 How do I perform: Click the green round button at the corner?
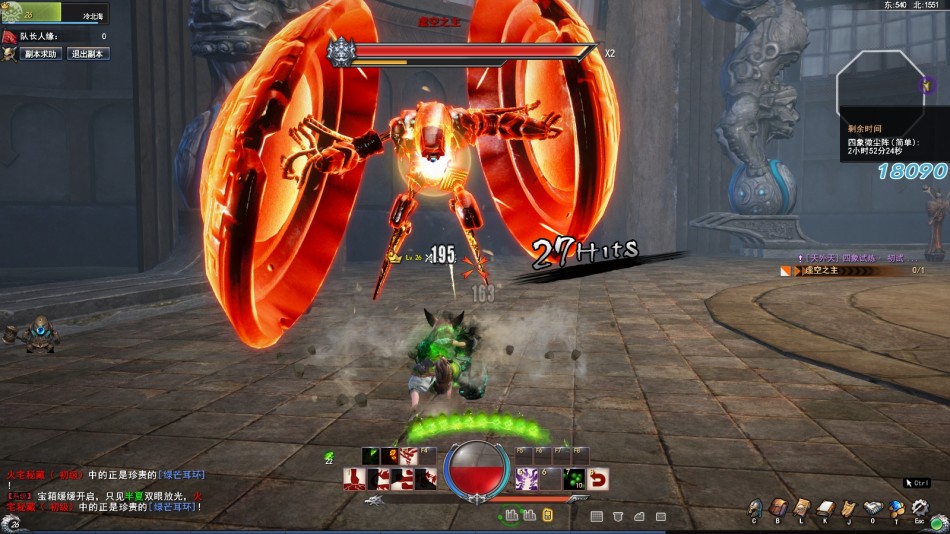[938, 522]
